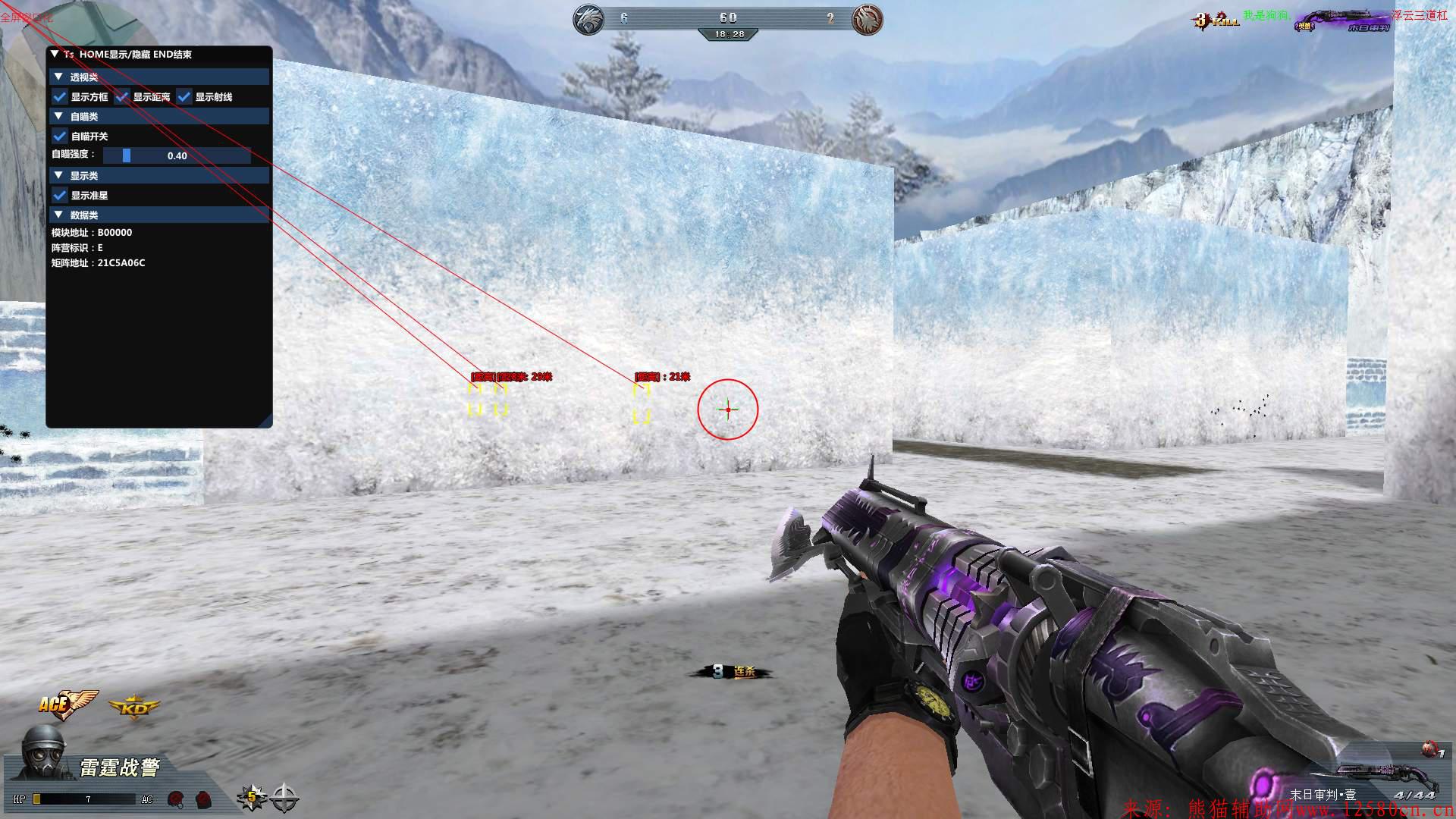Click the KD badge icon

click(x=134, y=708)
